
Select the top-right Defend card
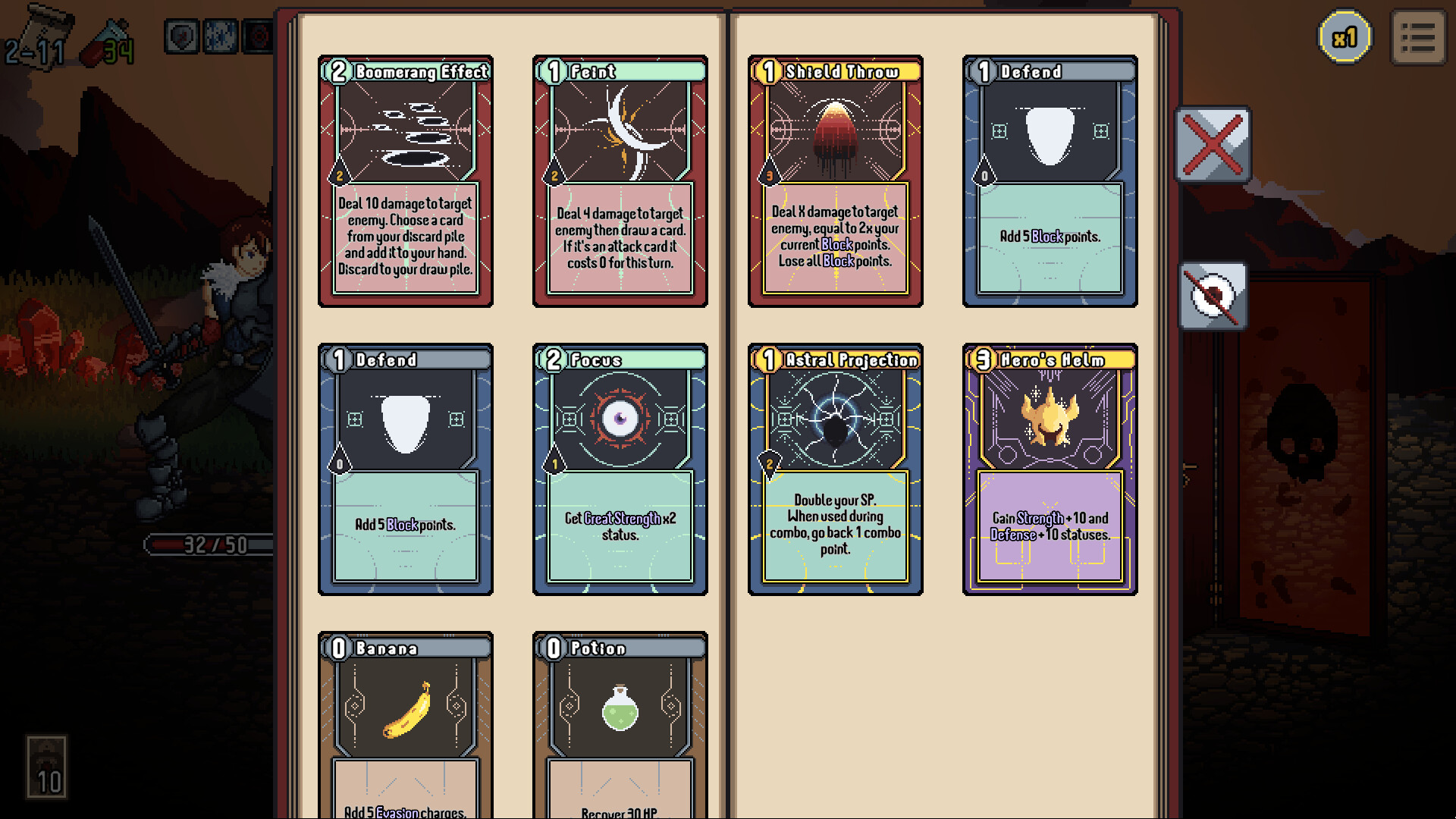pyautogui.click(x=1050, y=182)
